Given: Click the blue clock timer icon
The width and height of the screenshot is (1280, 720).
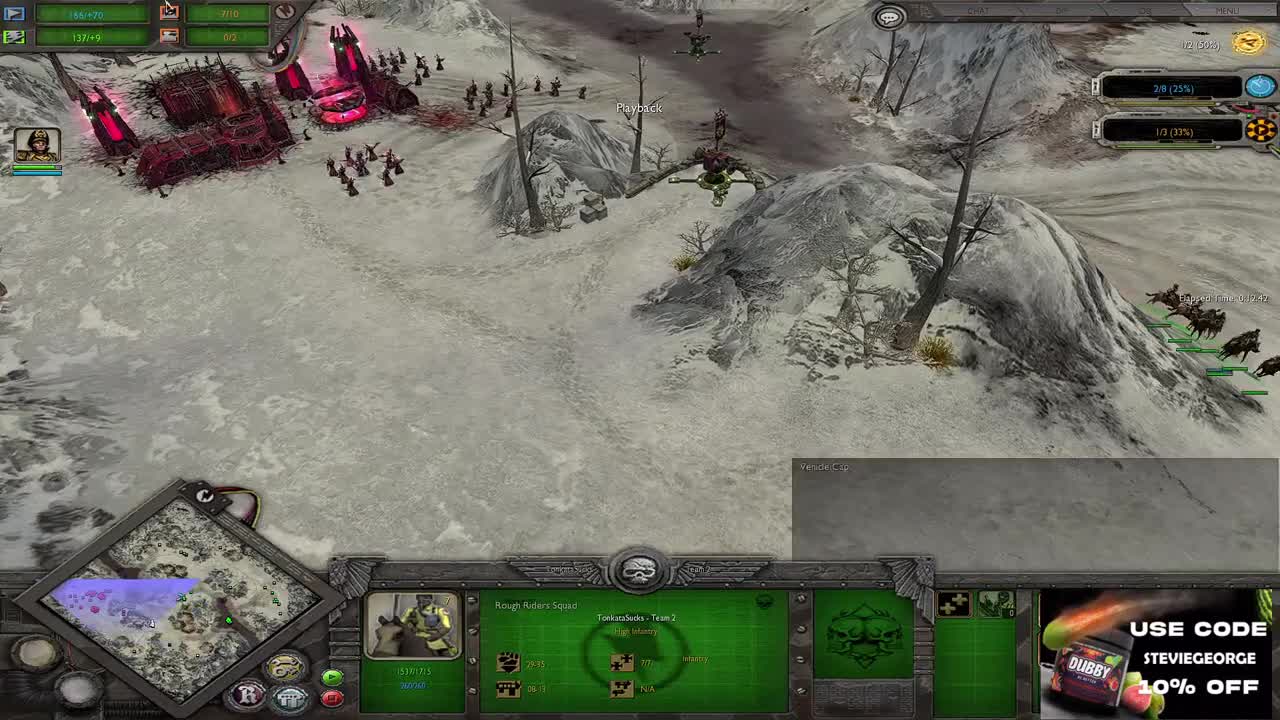Looking at the screenshot, I should (1260, 87).
